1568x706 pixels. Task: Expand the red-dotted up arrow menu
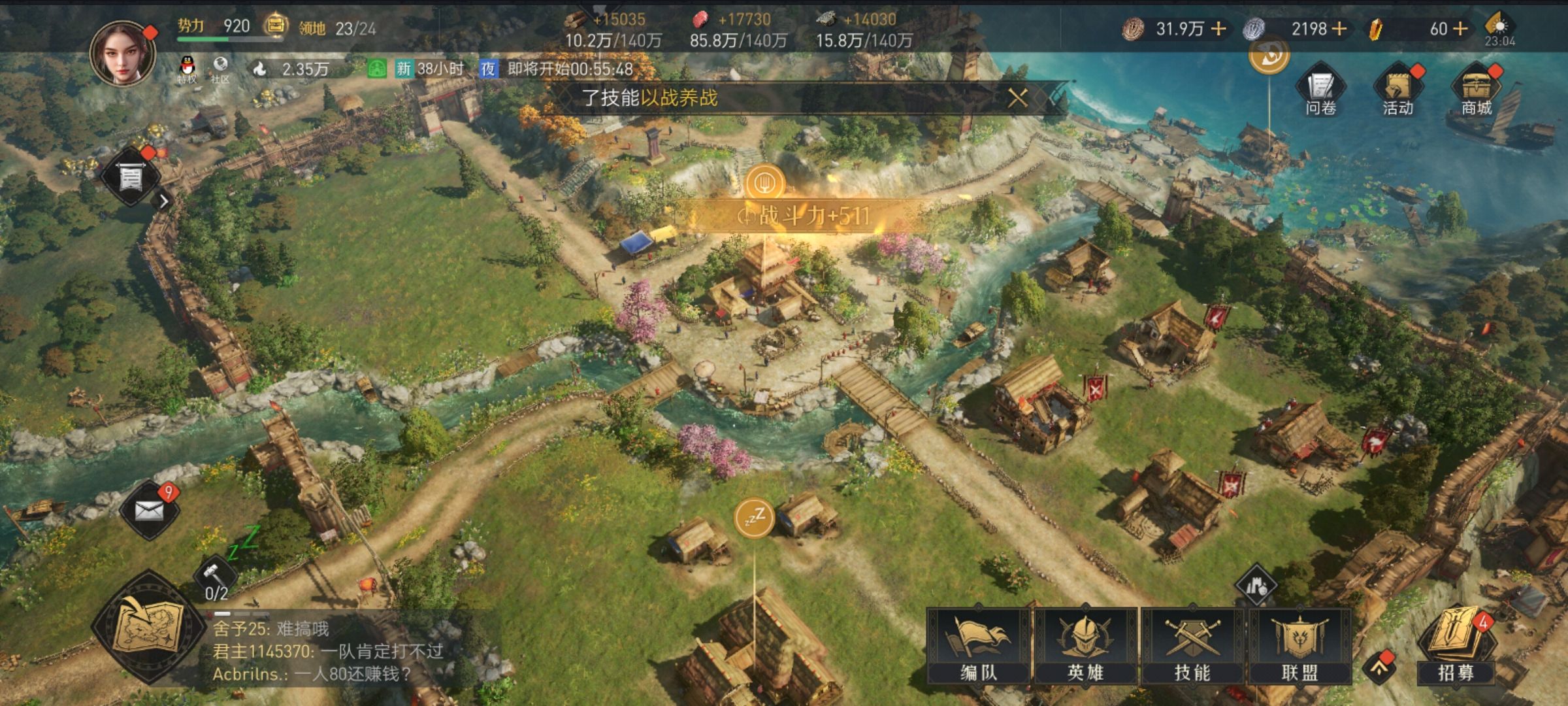pyautogui.click(x=1379, y=667)
